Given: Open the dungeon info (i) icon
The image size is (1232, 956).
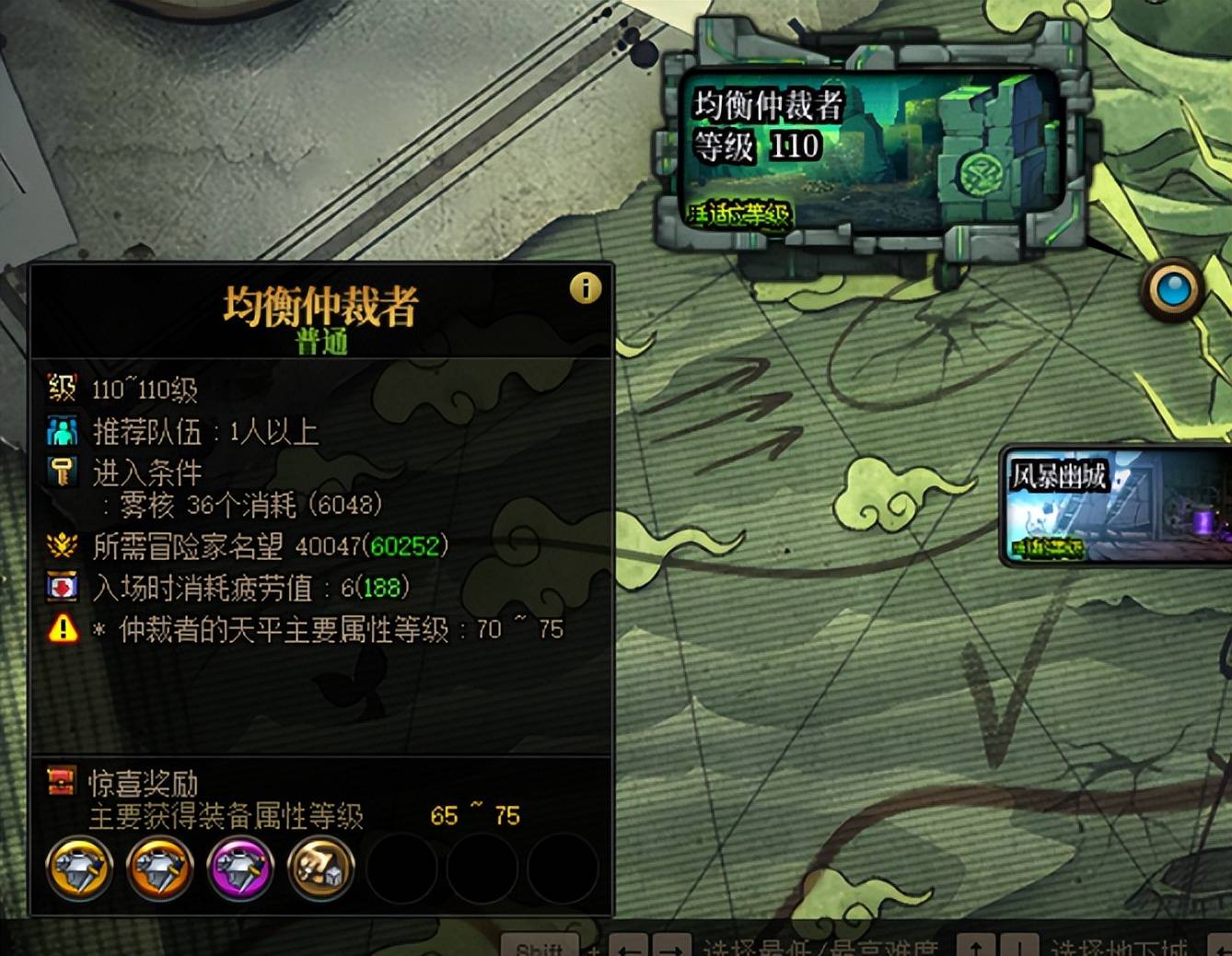Looking at the screenshot, I should click(587, 288).
